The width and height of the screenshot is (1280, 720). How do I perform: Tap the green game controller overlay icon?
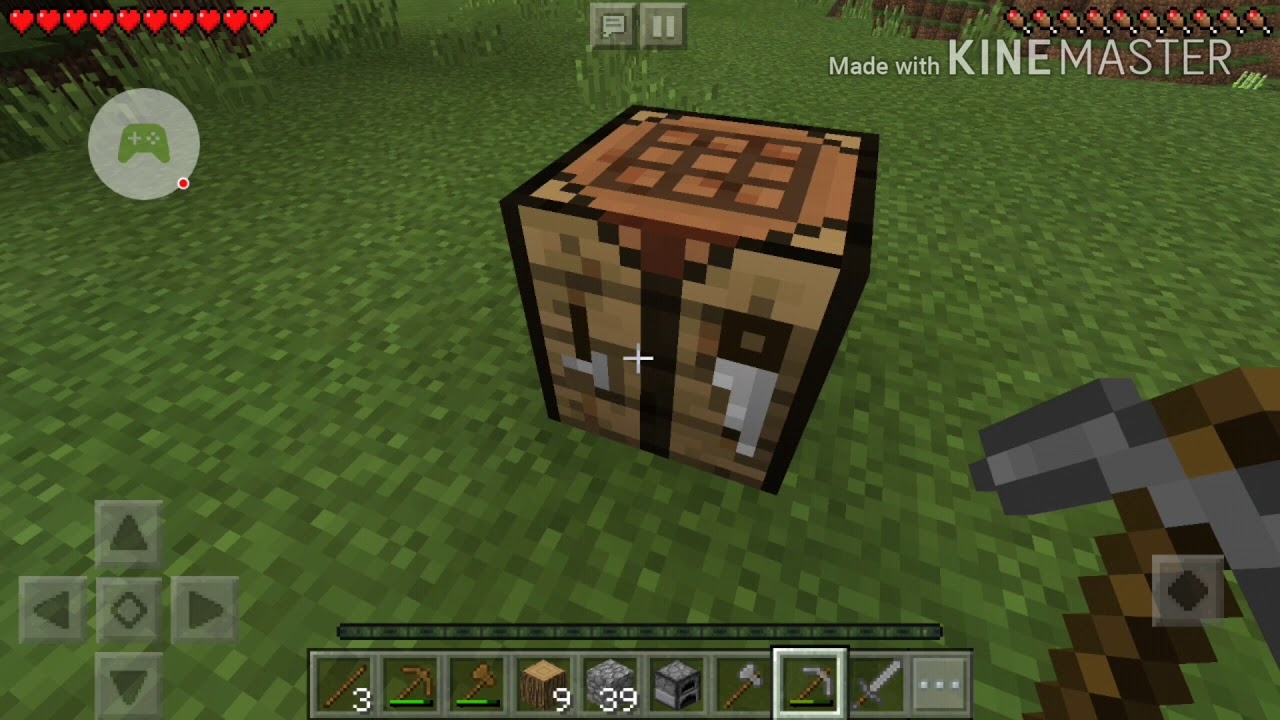pyautogui.click(x=143, y=143)
